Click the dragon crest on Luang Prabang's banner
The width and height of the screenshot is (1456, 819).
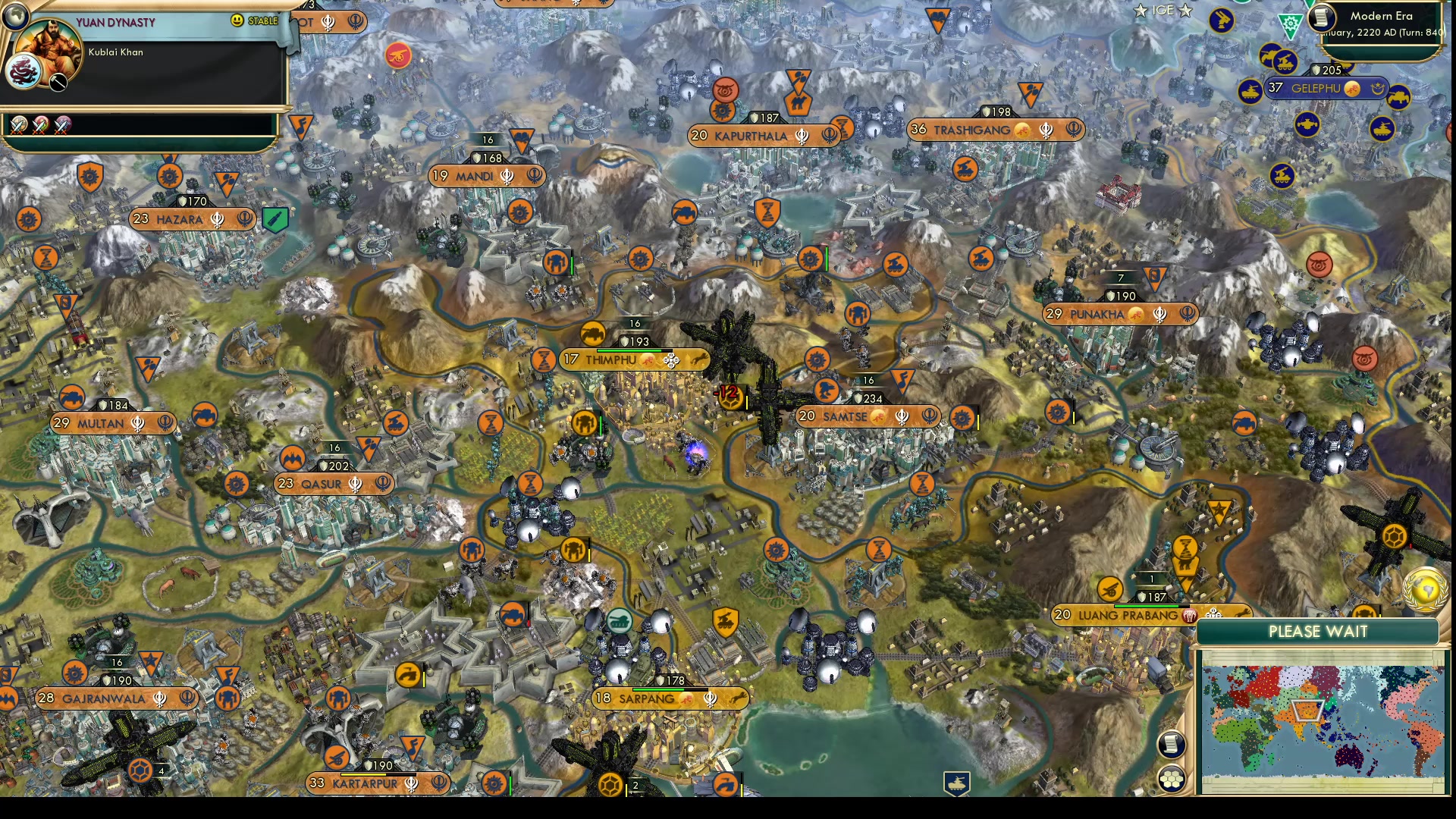click(1189, 616)
